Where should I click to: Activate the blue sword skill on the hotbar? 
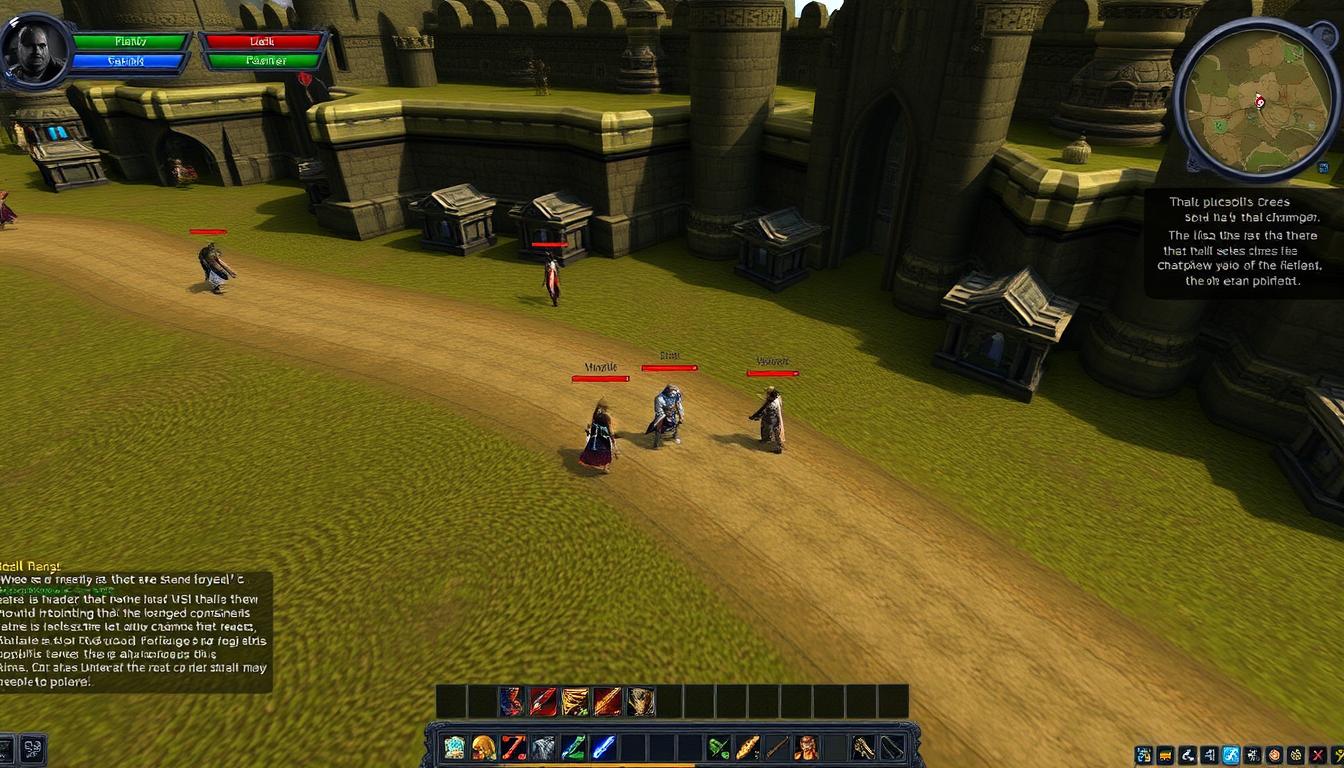click(603, 747)
